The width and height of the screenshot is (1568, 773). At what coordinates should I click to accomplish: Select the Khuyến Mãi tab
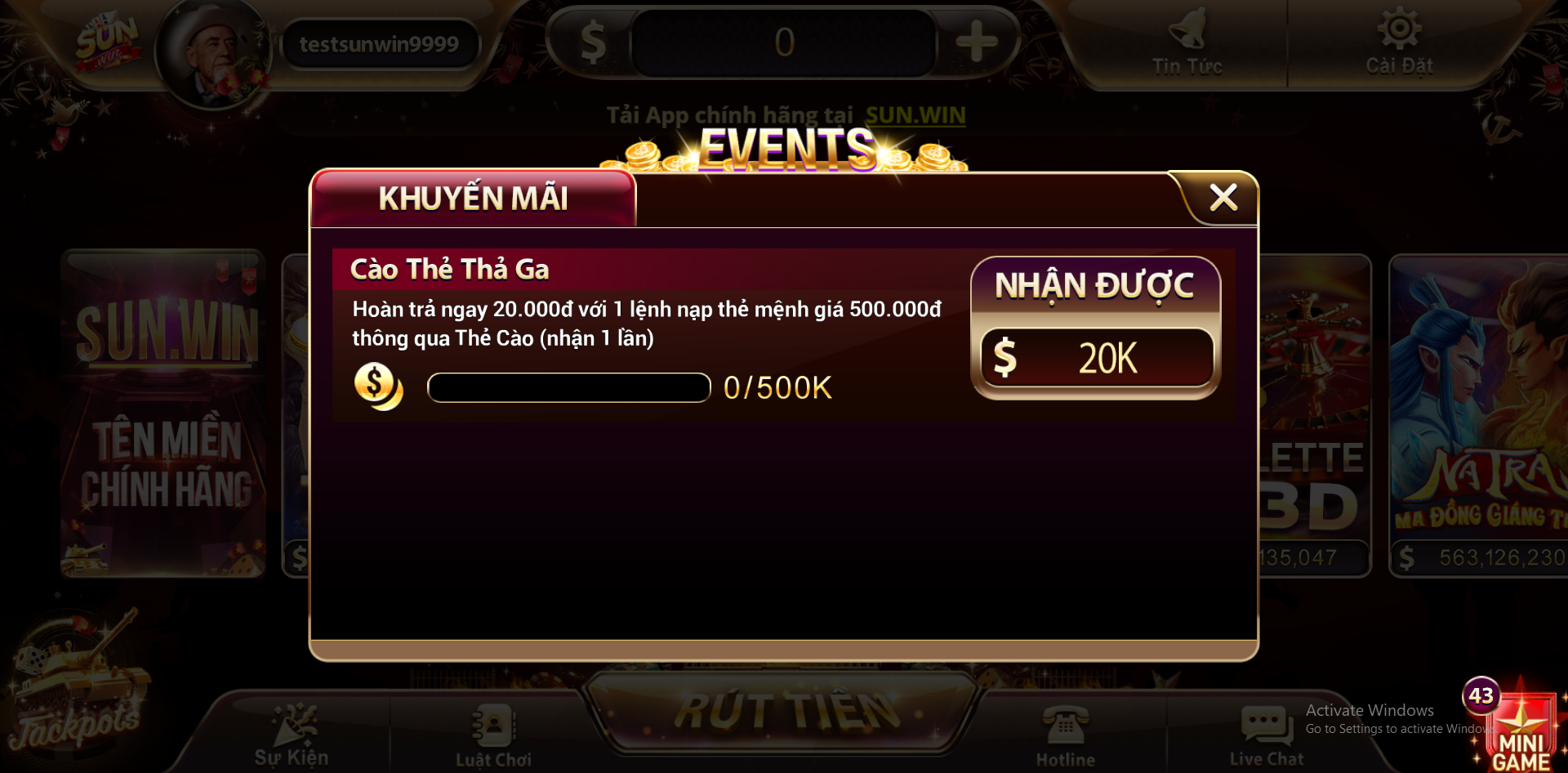coord(473,199)
